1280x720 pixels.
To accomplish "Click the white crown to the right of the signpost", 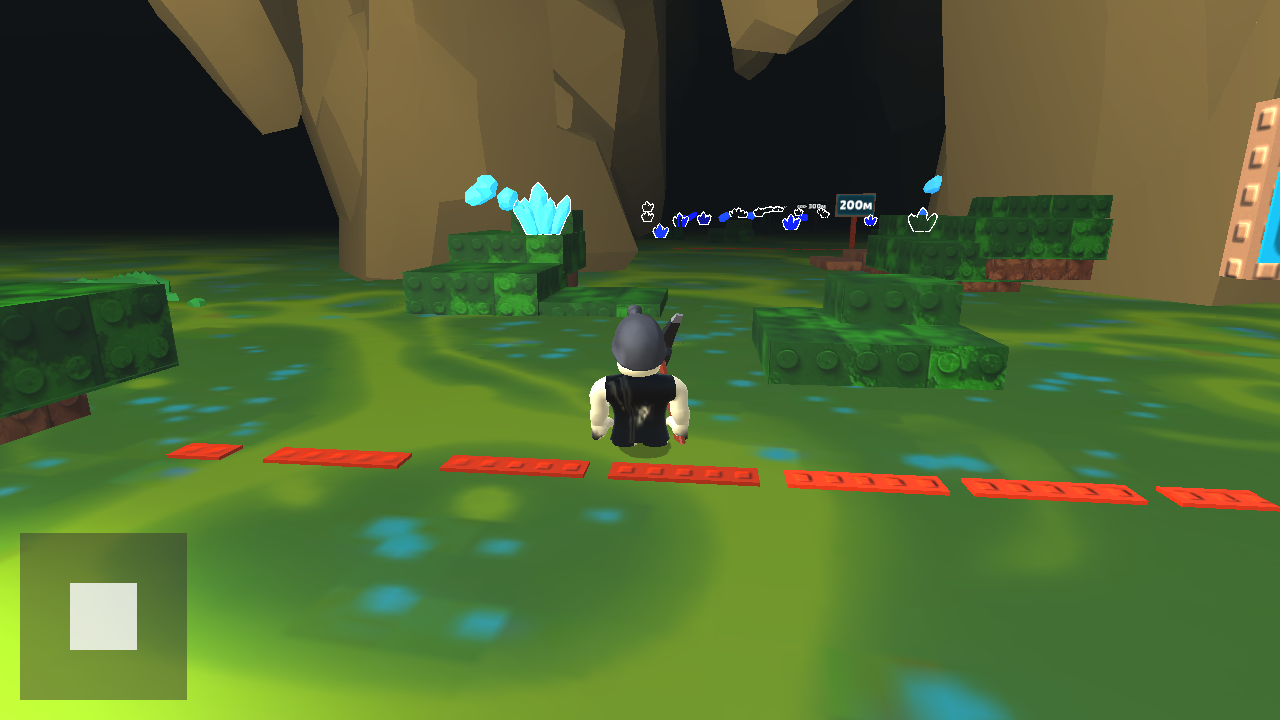I will tap(923, 221).
